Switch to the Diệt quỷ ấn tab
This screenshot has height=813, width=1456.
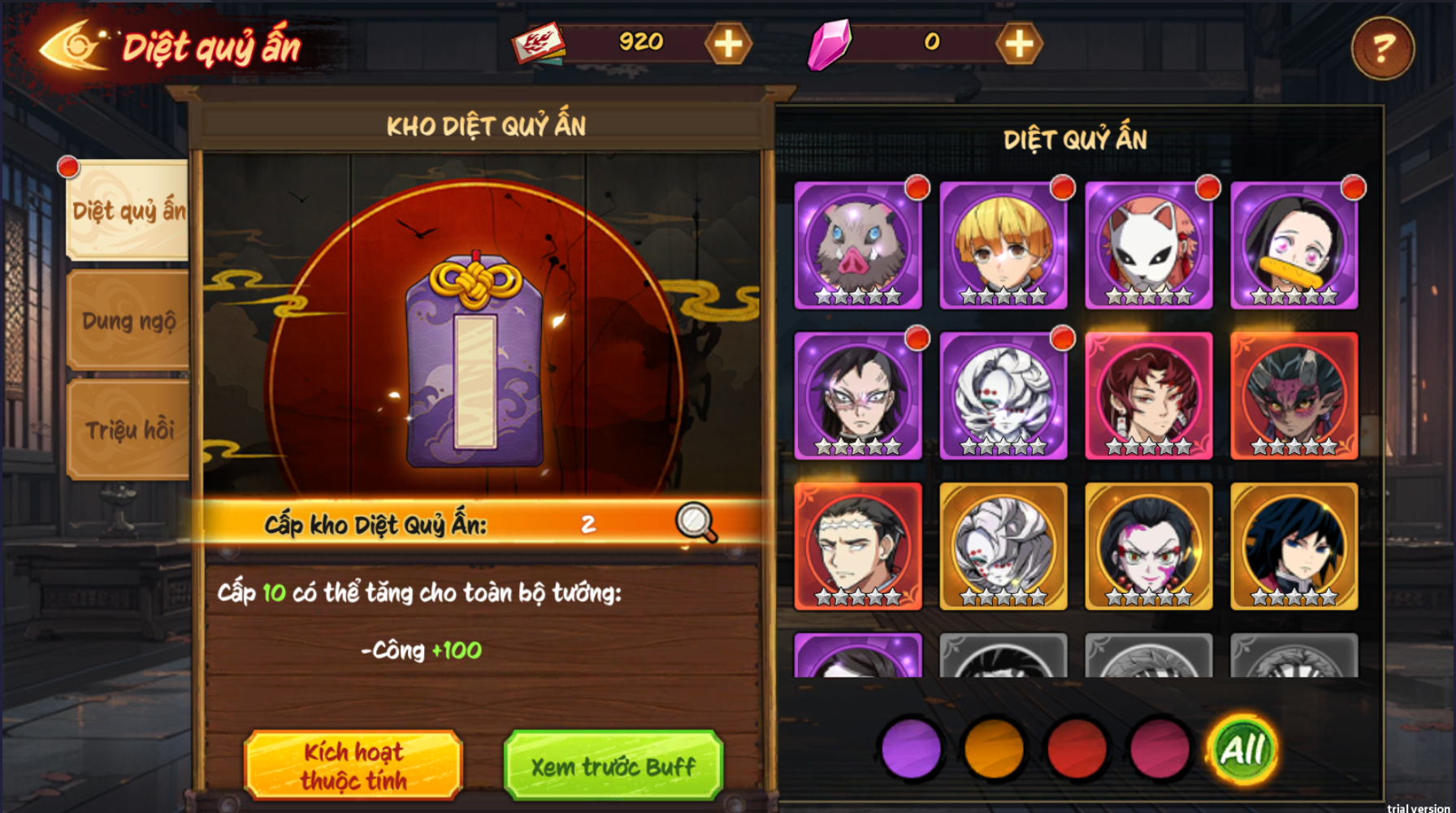(x=128, y=210)
